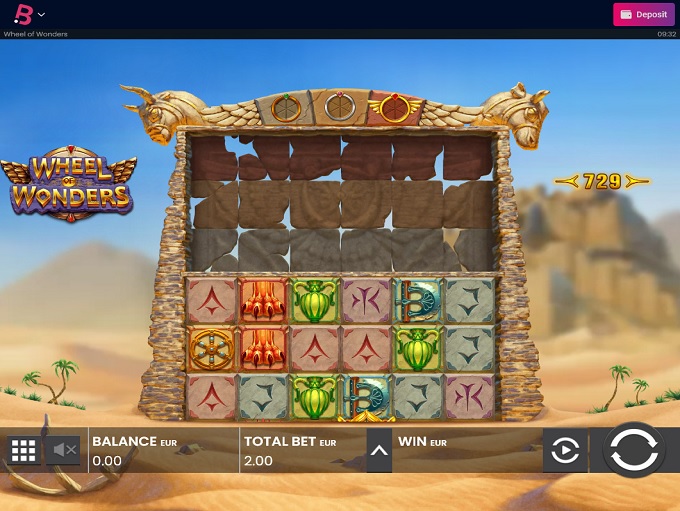Image resolution: width=680 pixels, height=511 pixels.
Task: Click the pink Deposit button
Action: click(x=643, y=14)
